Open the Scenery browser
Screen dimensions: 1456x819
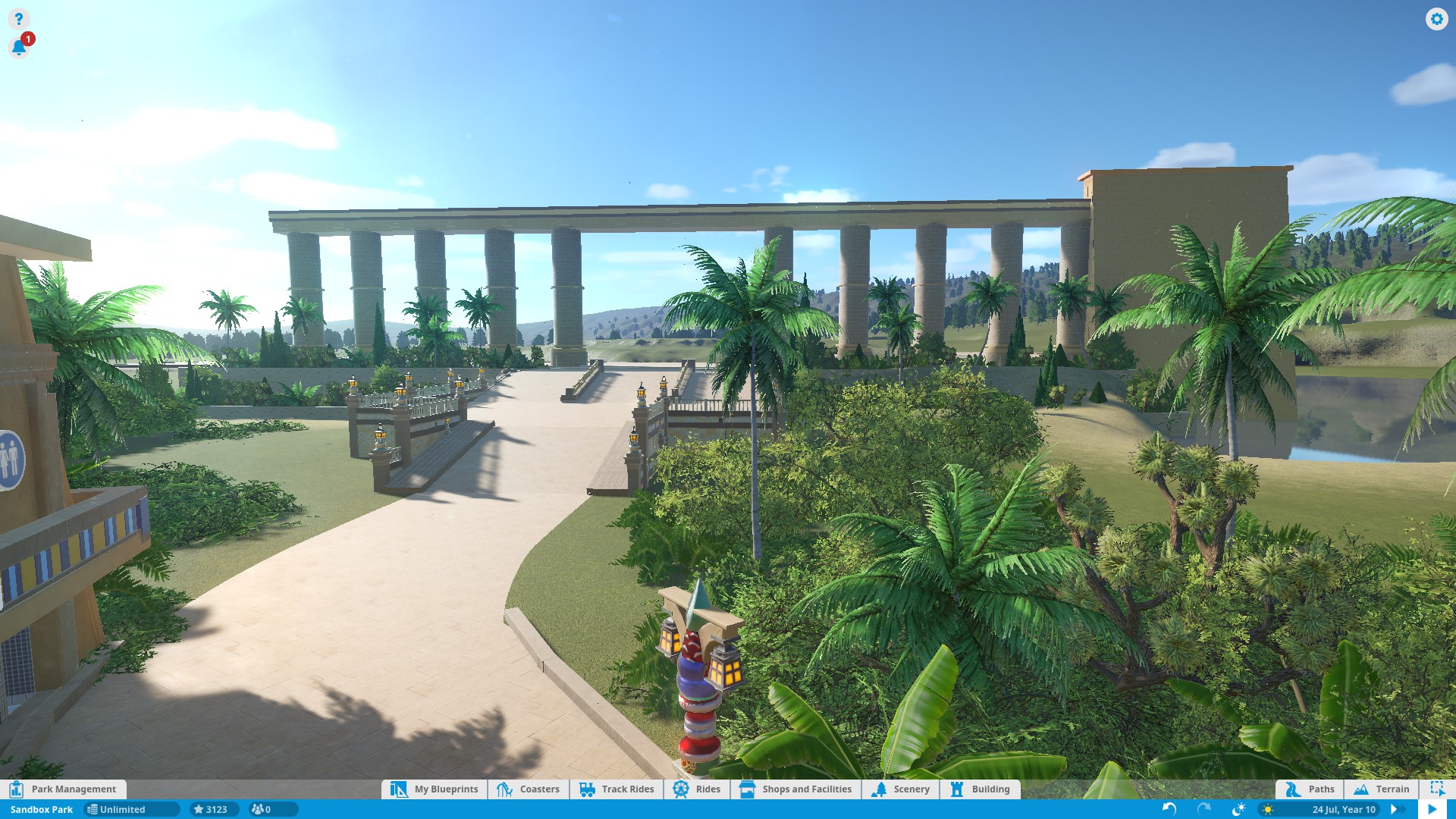pyautogui.click(x=901, y=789)
